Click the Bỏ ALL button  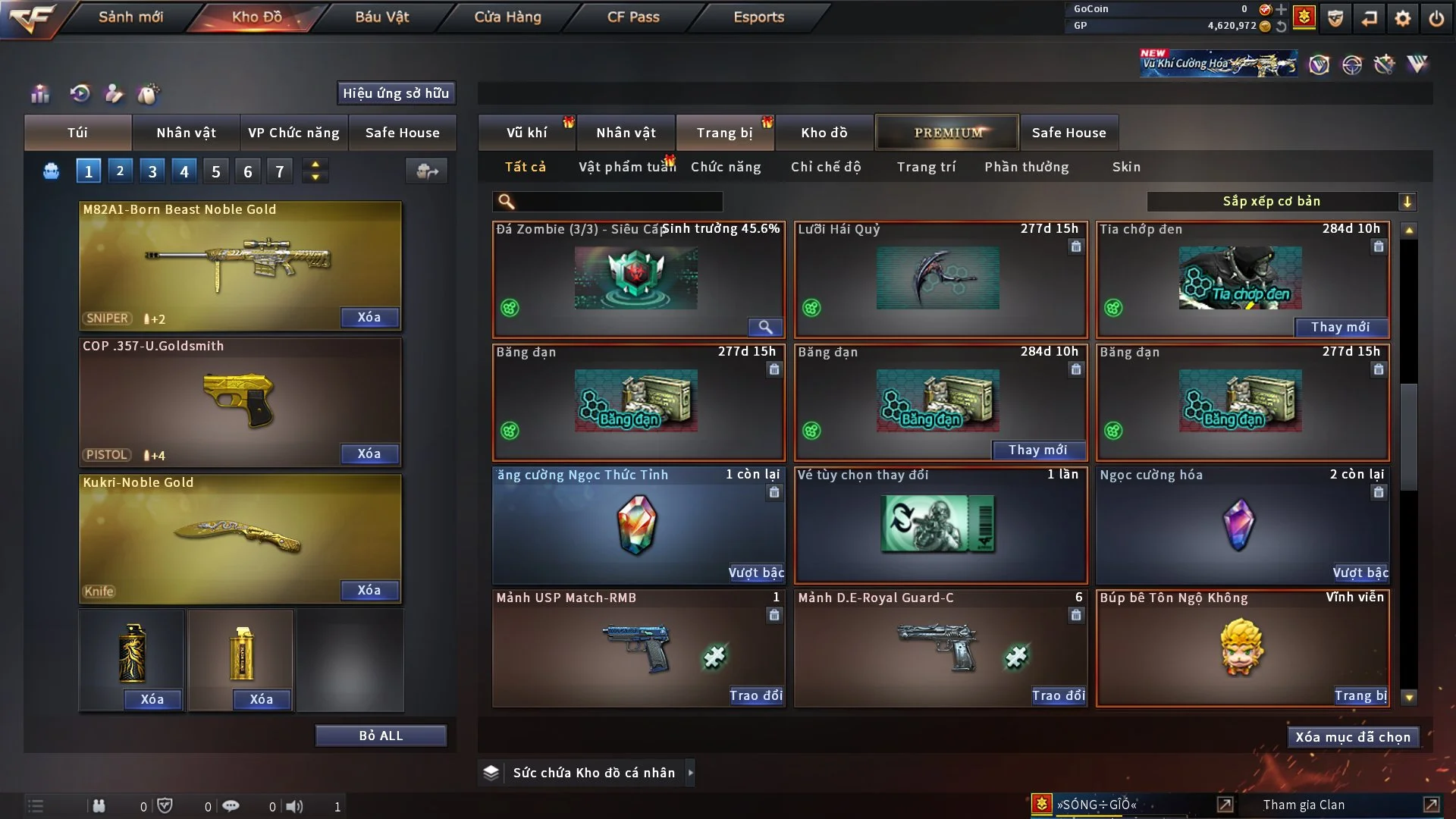coord(381,736)
